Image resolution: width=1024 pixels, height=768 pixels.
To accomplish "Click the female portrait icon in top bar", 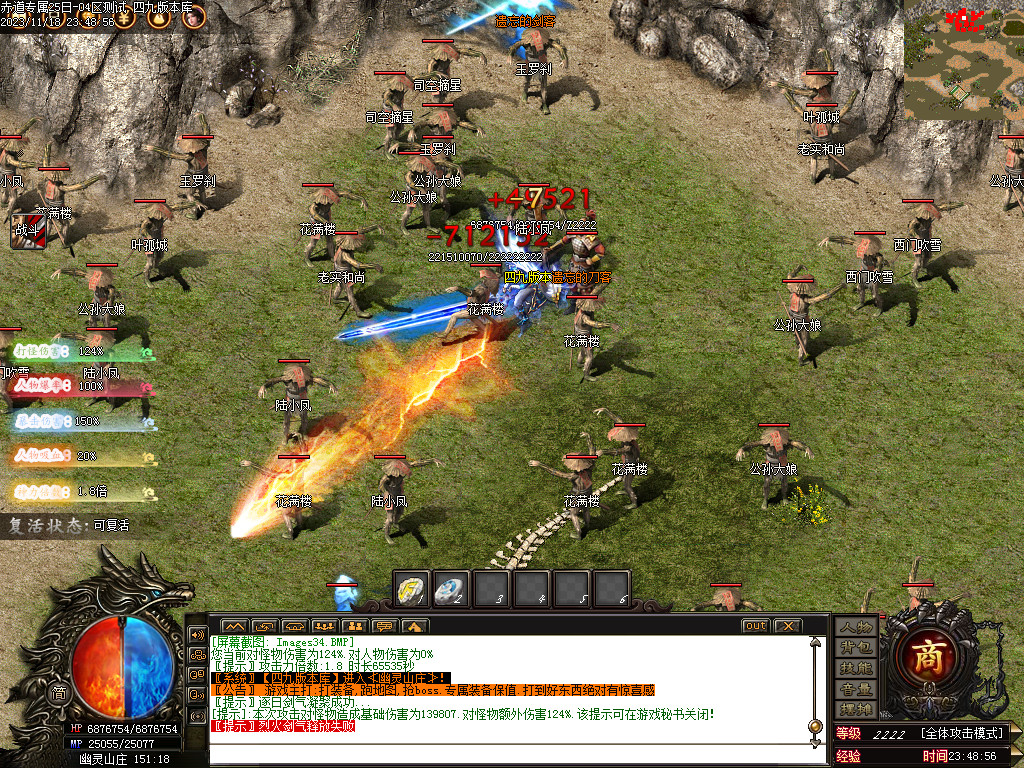I will click(x=192, y=15).
